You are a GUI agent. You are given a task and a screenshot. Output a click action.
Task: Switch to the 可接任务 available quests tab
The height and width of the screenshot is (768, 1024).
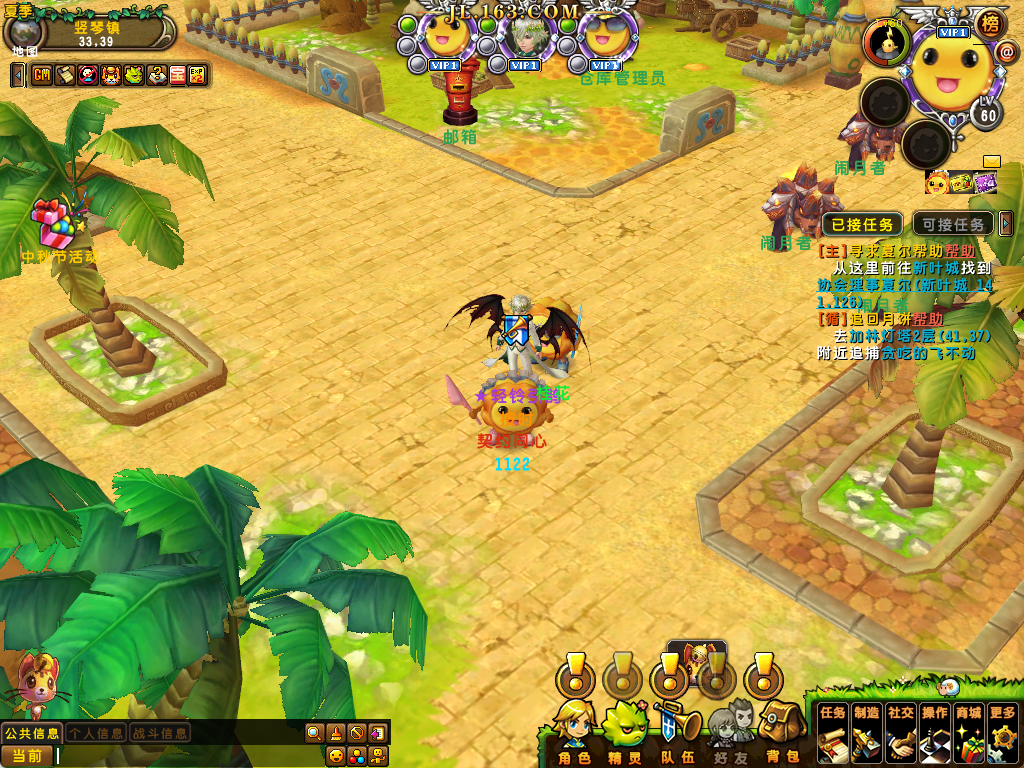coord(953,225)
